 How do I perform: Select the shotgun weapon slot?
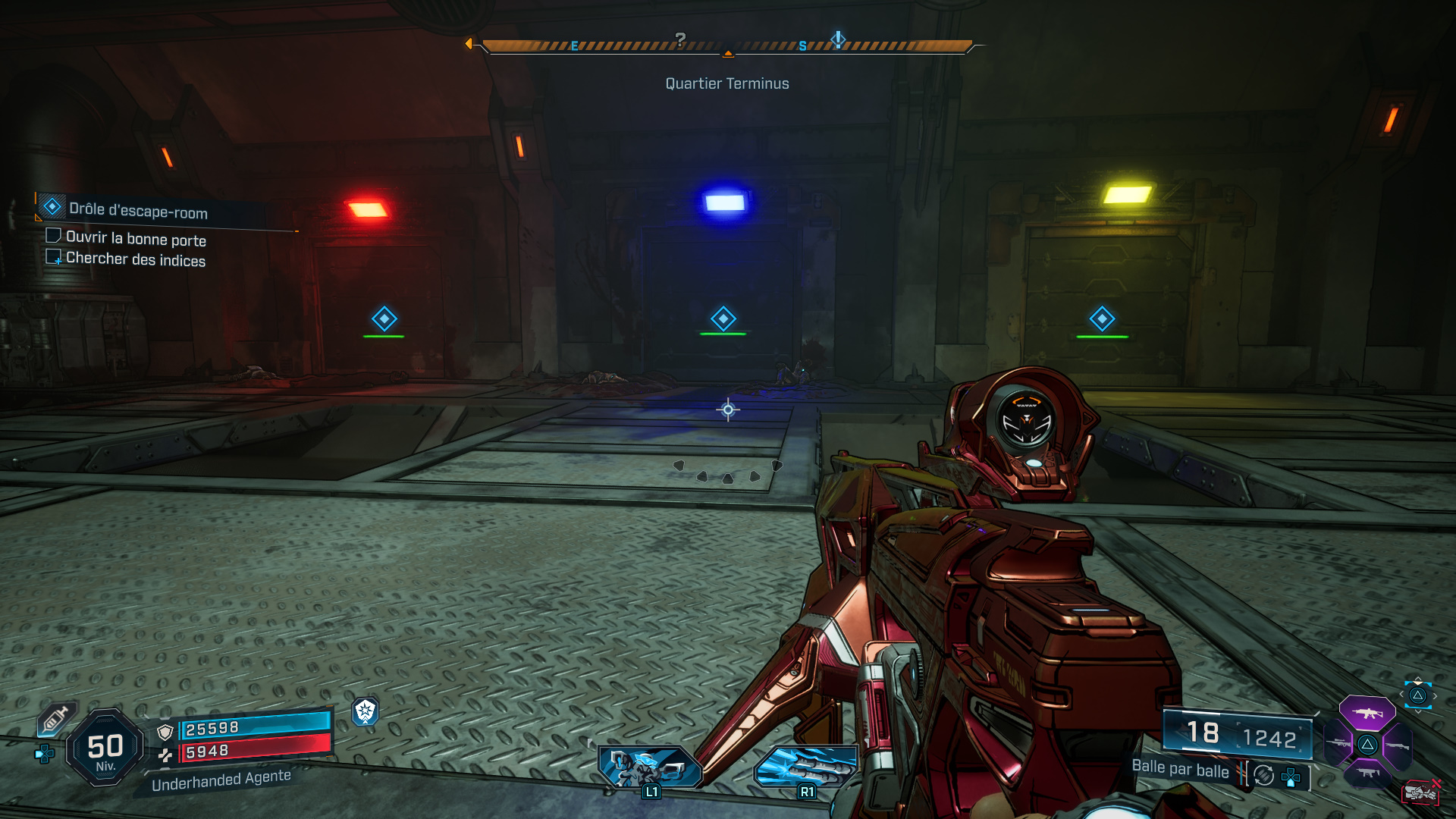pyautogui.click(x=1398, y=745)
